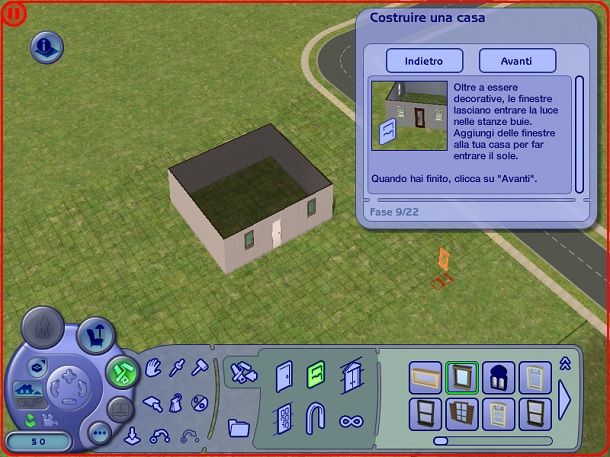The width and height of the screenshot is (610, 457).
Task: Select the green Build mode button
Action: (121, 371)
